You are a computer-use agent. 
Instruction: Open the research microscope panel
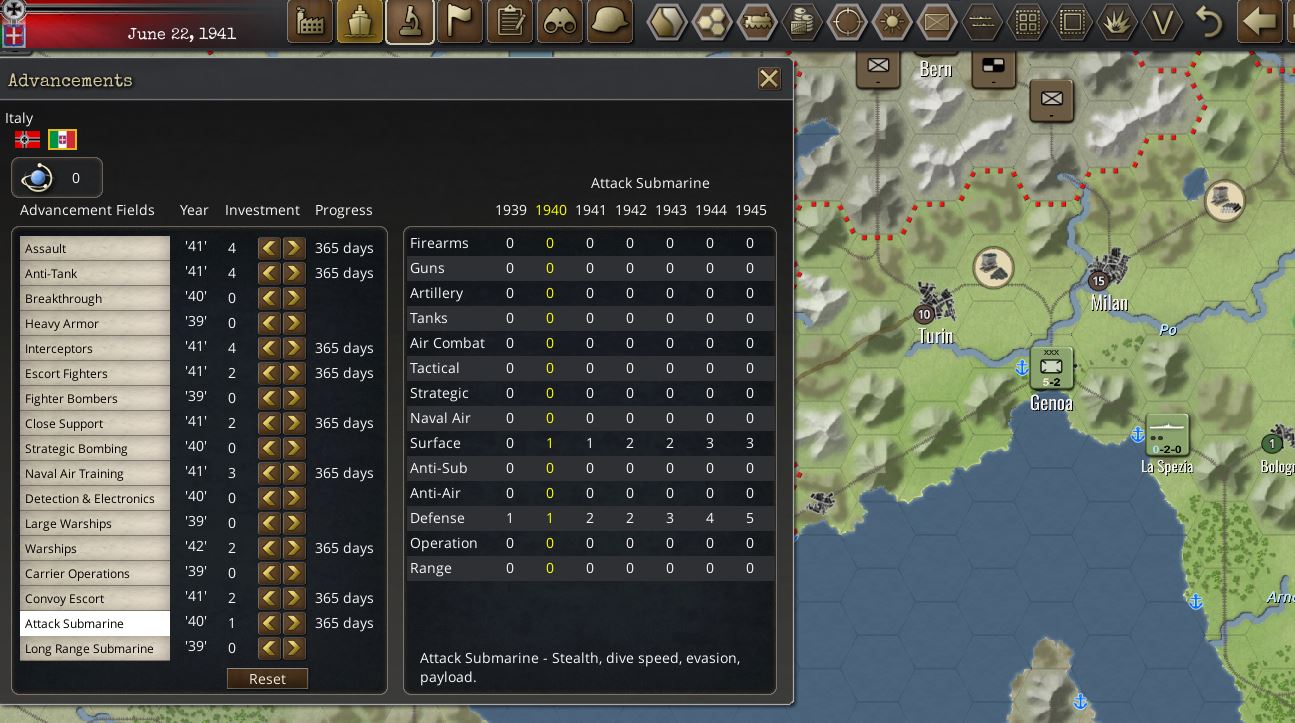click(410, 21)
